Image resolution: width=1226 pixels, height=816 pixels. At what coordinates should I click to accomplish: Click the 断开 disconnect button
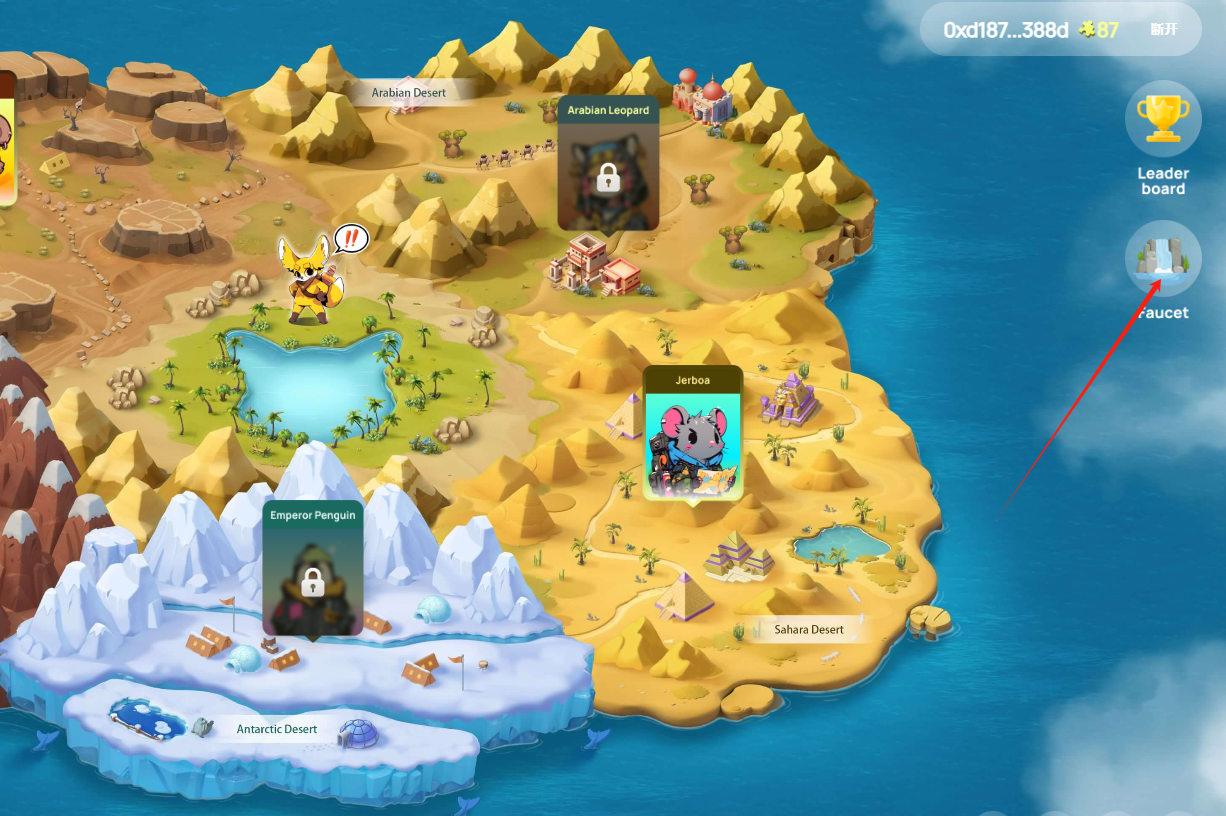pyautogui.click(x=1164, y=29)
